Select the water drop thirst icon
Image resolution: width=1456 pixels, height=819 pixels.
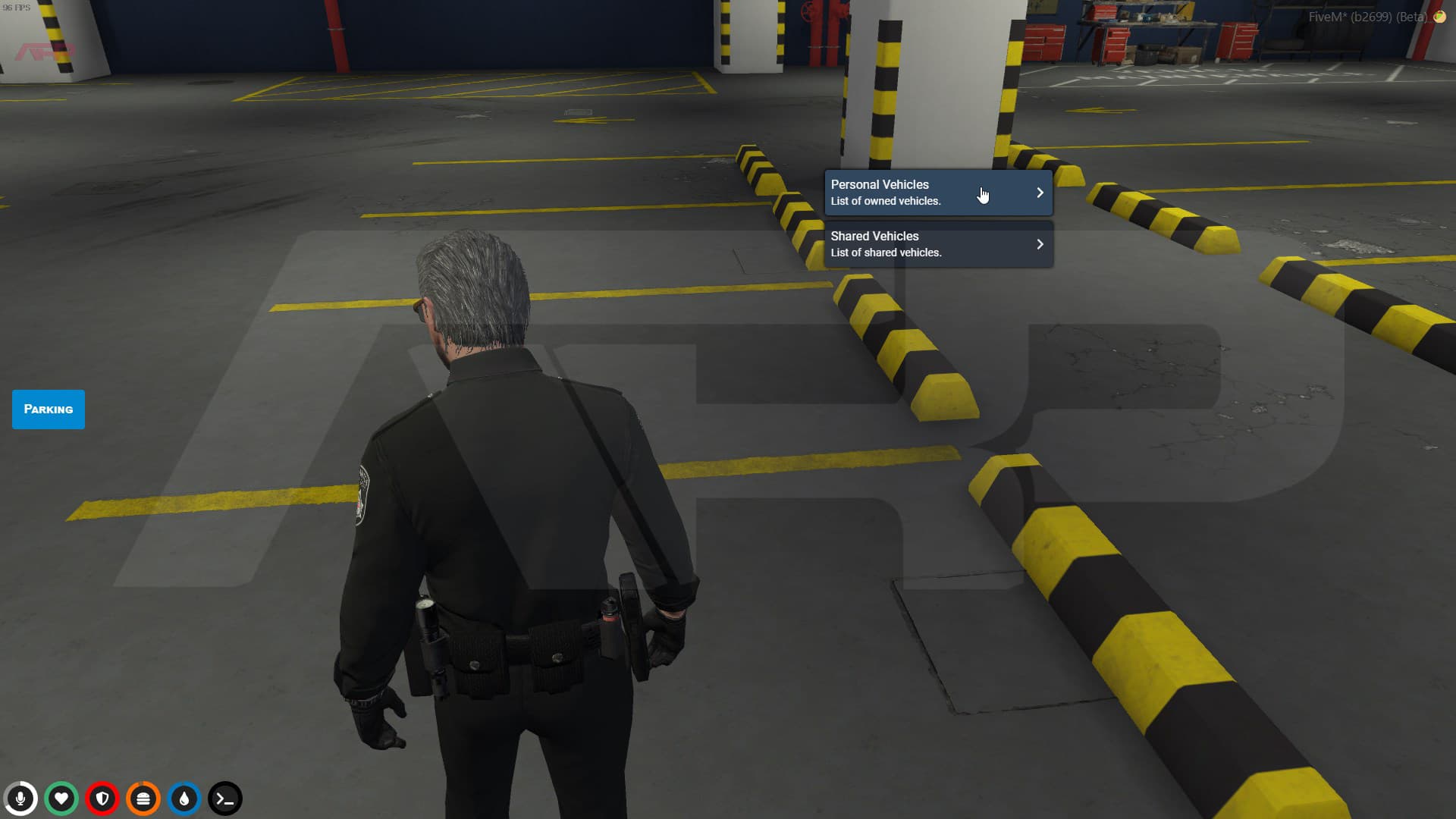(x=184, y=799)
